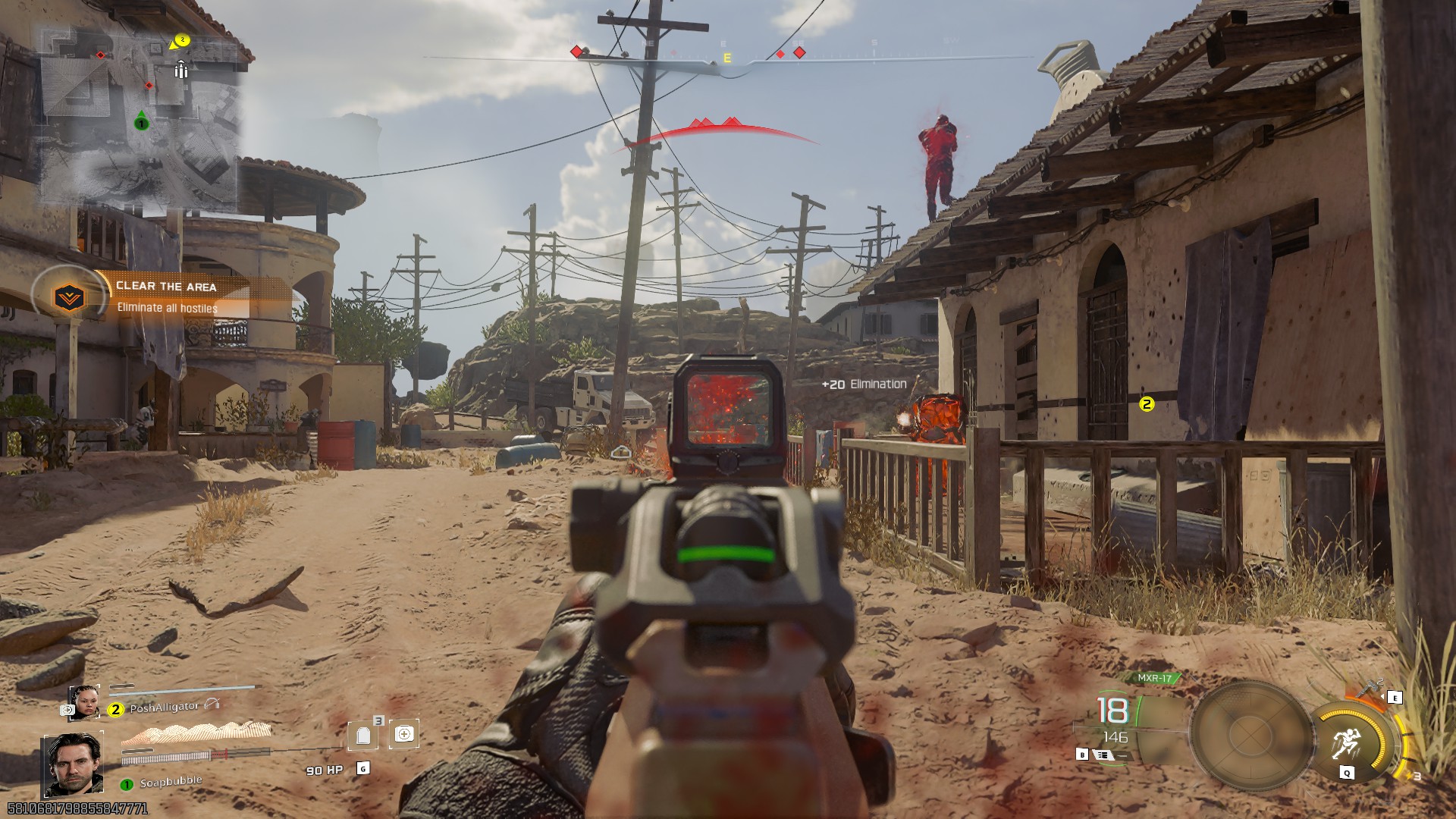Click the red health segment on Soapbubble's bar

pos(219,753)
